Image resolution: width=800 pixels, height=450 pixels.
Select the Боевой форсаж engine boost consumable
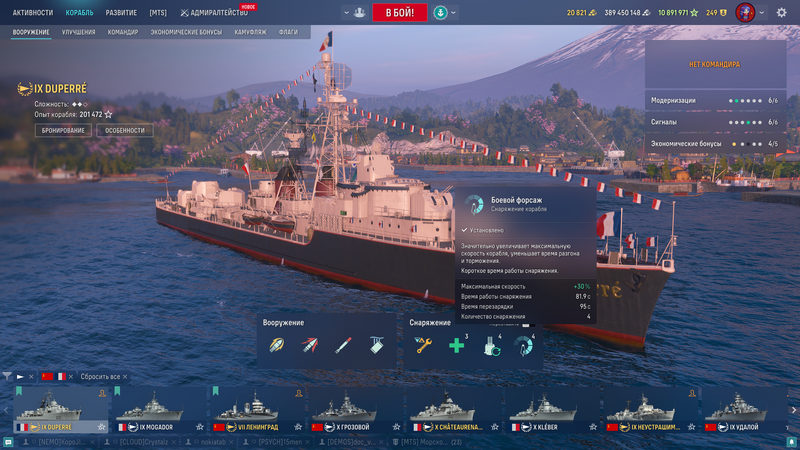pos(521,345)
